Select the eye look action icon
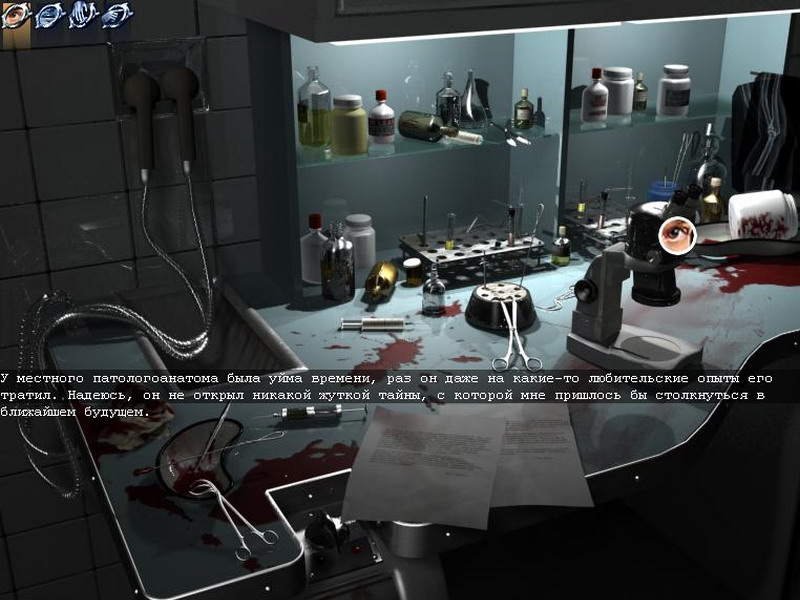Image resolution: width=800 pixels, height=600 pixels. pyautogui.click(x=16, y=15)
